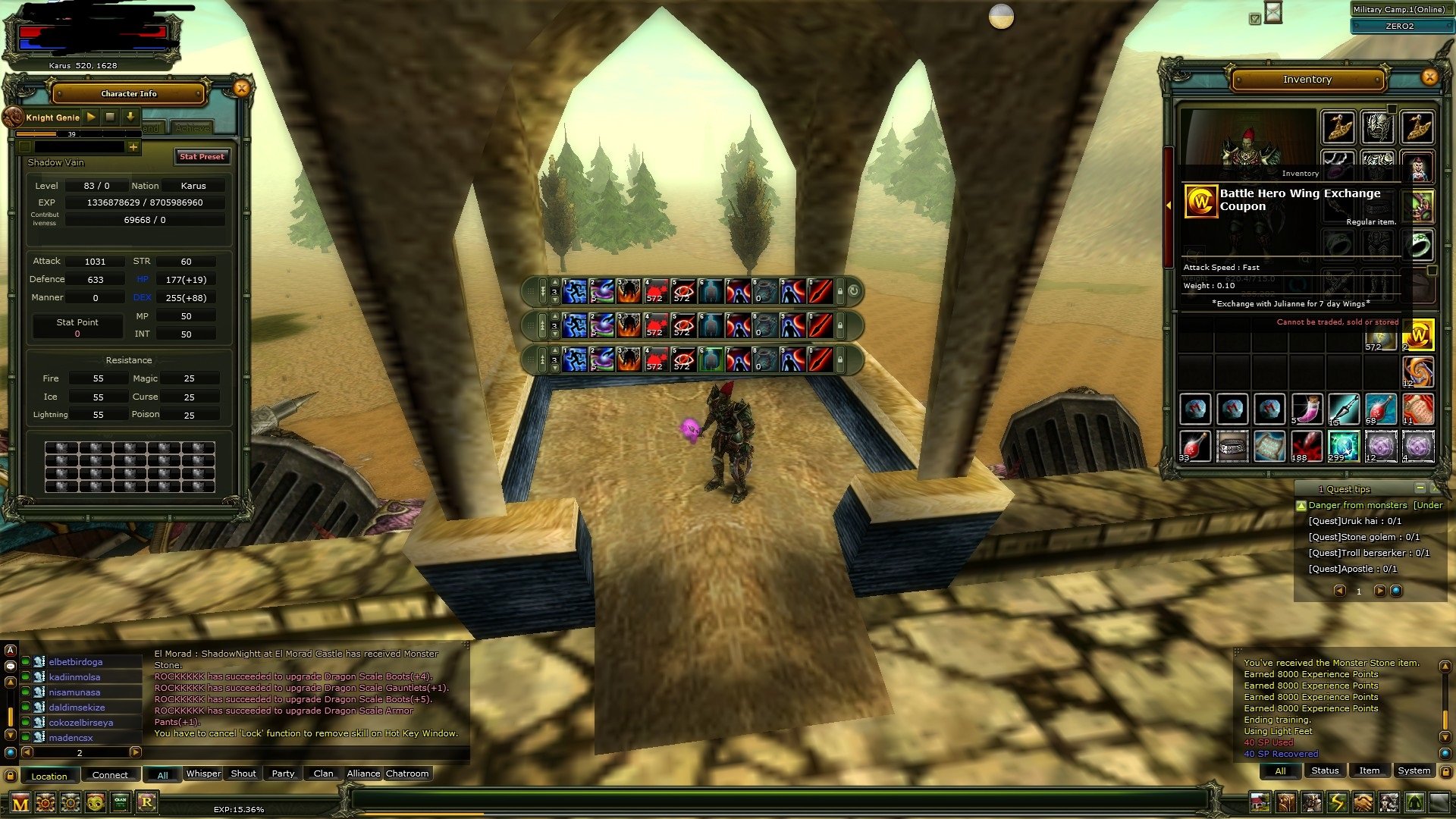1456x819 pixels.
Task: Click the R rankings icon on the taskbar
Action: (x=147, y=802)
